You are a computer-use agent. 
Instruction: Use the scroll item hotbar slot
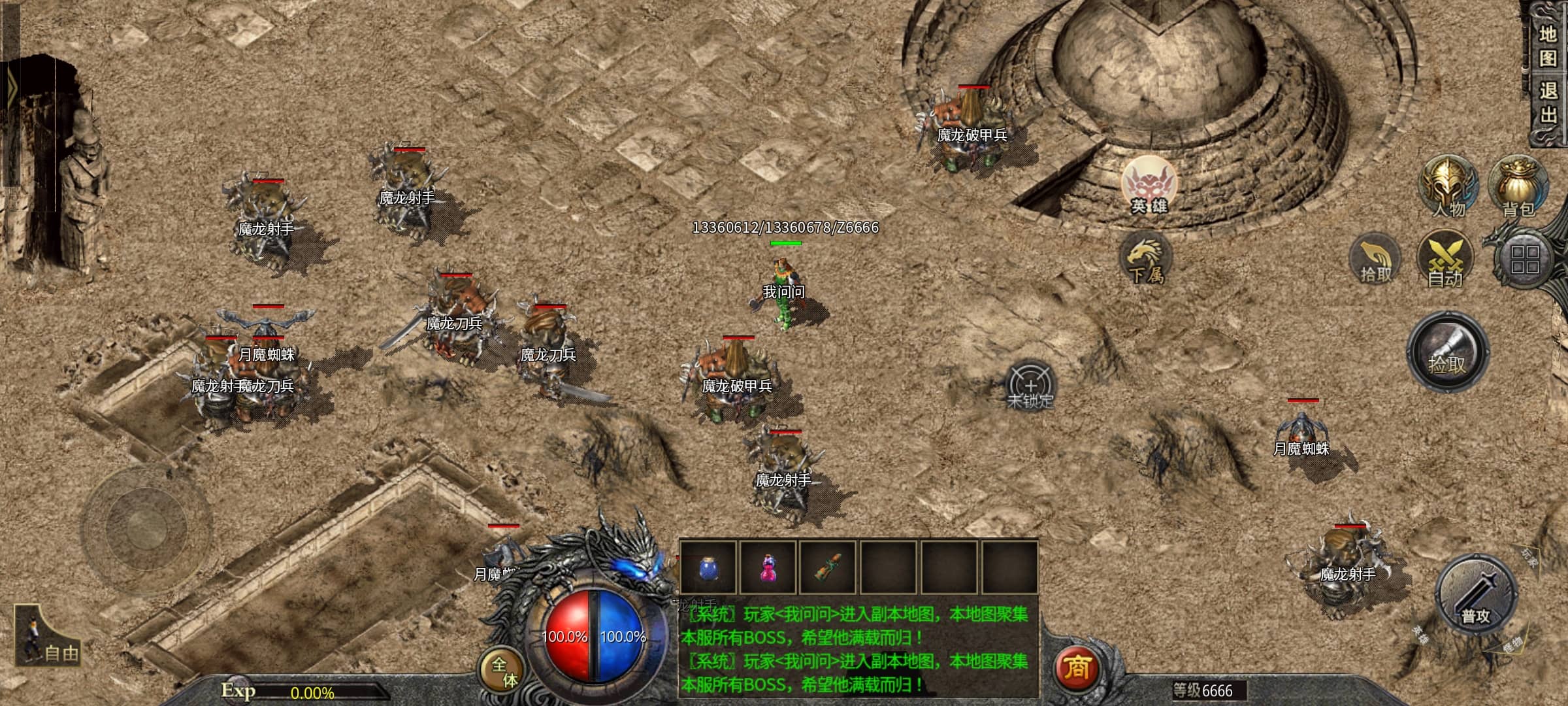(x=828, y=567)
